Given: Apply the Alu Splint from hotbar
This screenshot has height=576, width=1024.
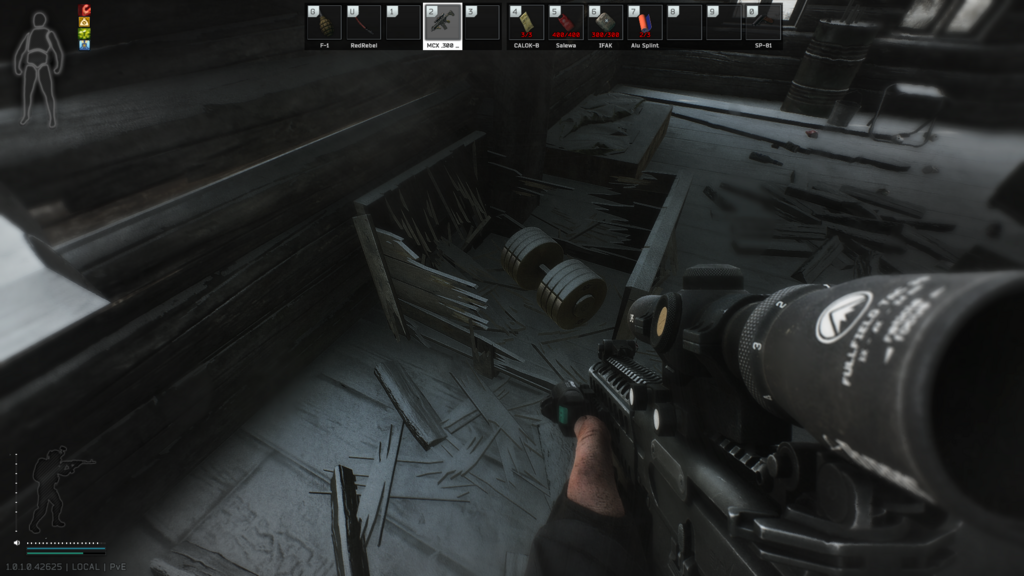Looking at the screenshot, I should [644, 22].
